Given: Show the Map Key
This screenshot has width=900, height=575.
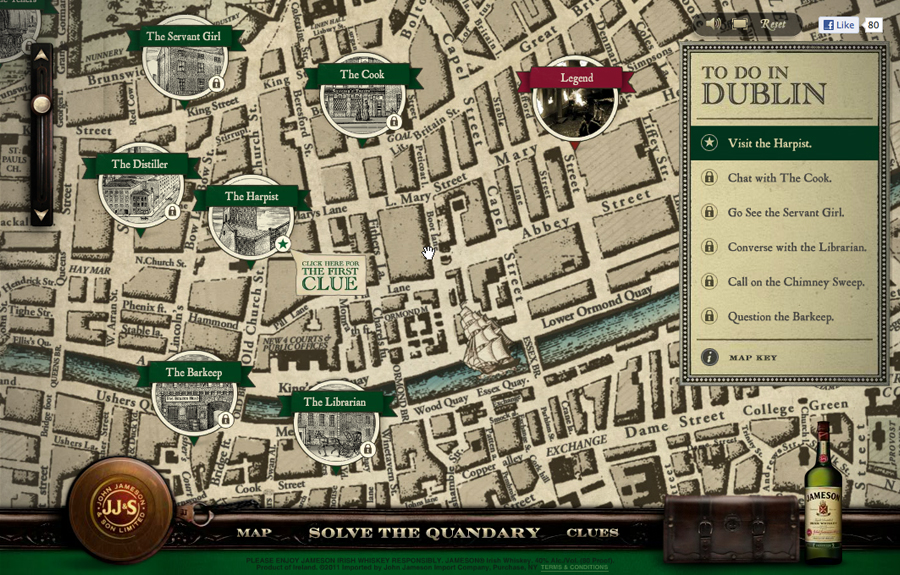Looking at the screenshot, I should point(752,357).
